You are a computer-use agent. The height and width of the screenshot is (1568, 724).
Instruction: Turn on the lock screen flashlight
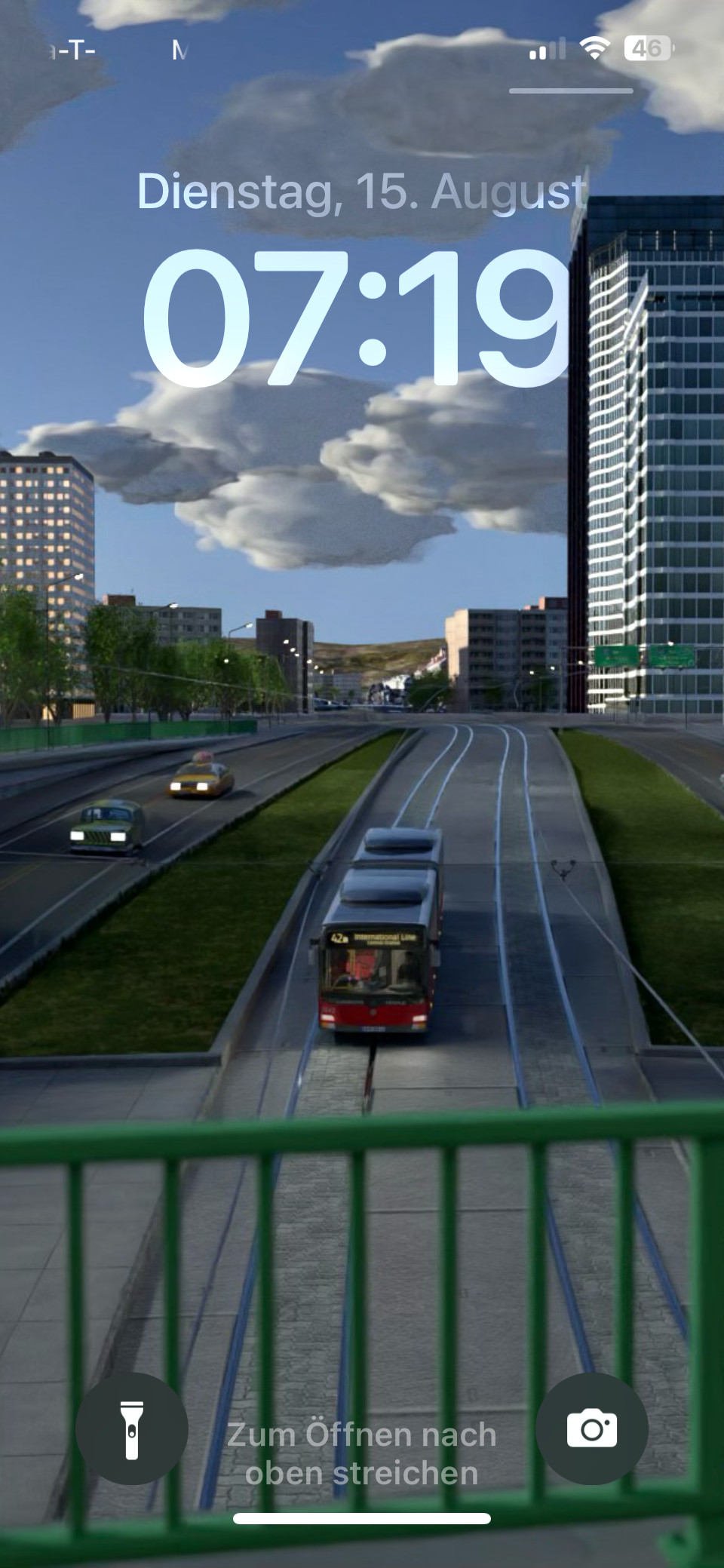coord(132,1428)
